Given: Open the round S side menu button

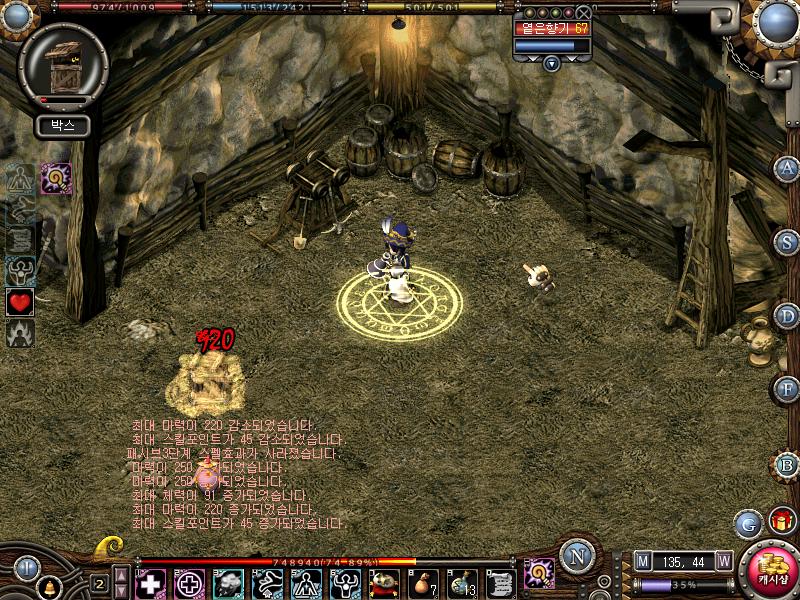Looking at the screenshot, I should click(787, 241).
